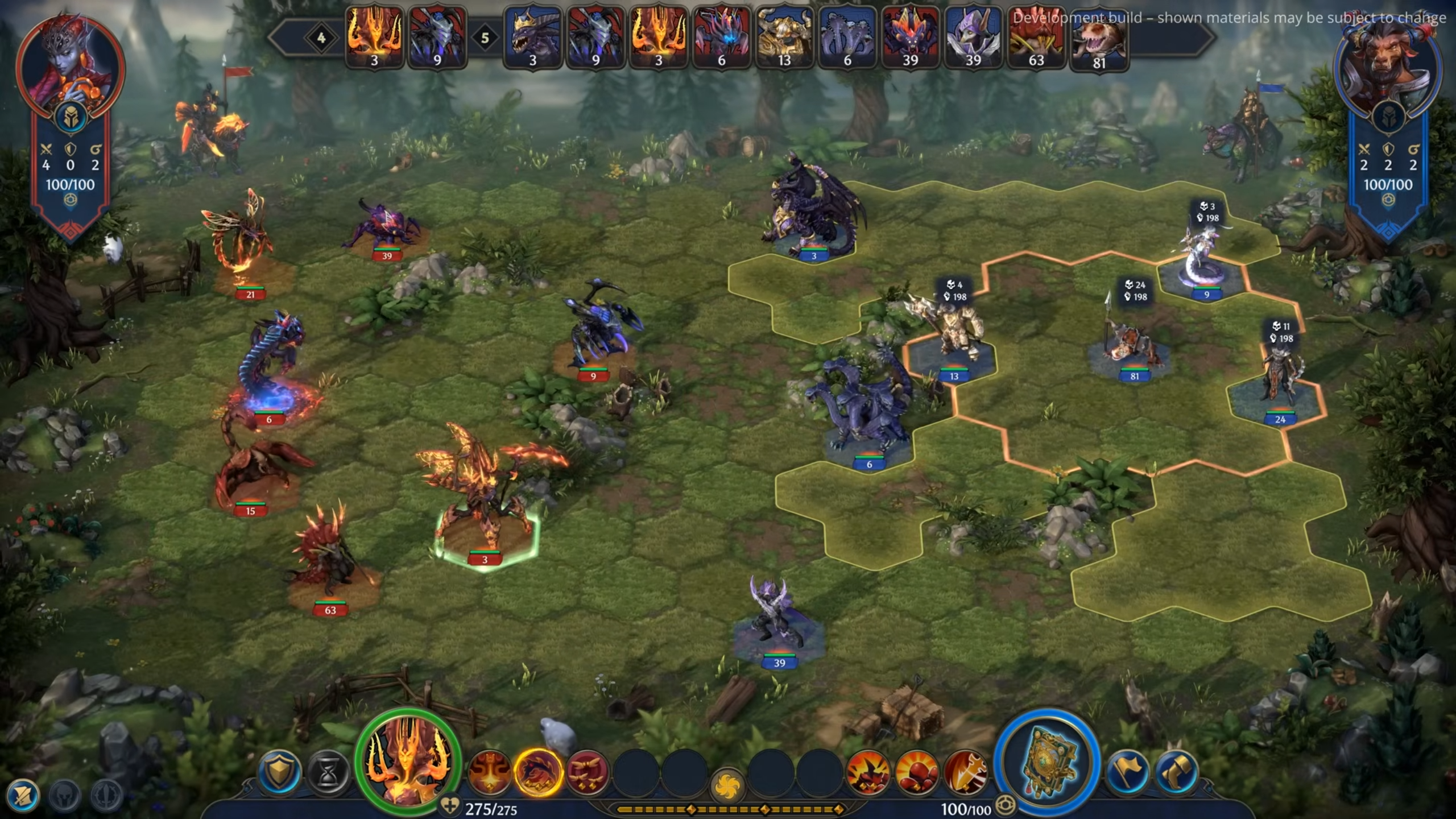Click the greyed-out helmet button
Viewport: 1456px width, 819px height.
64,795
